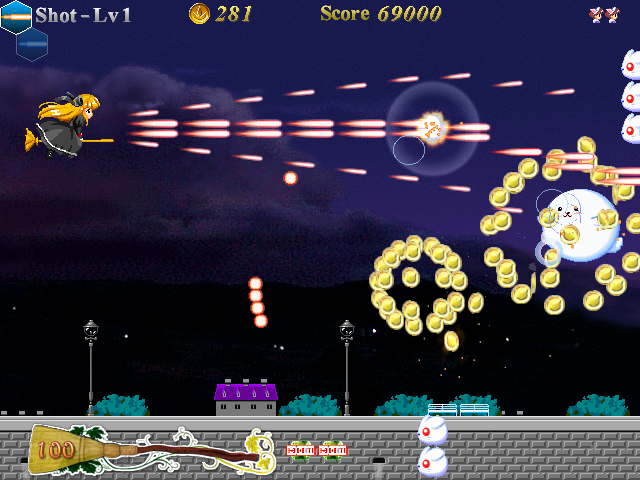
Task: Click the gold coin counter icon
Action: coord(199,13)
